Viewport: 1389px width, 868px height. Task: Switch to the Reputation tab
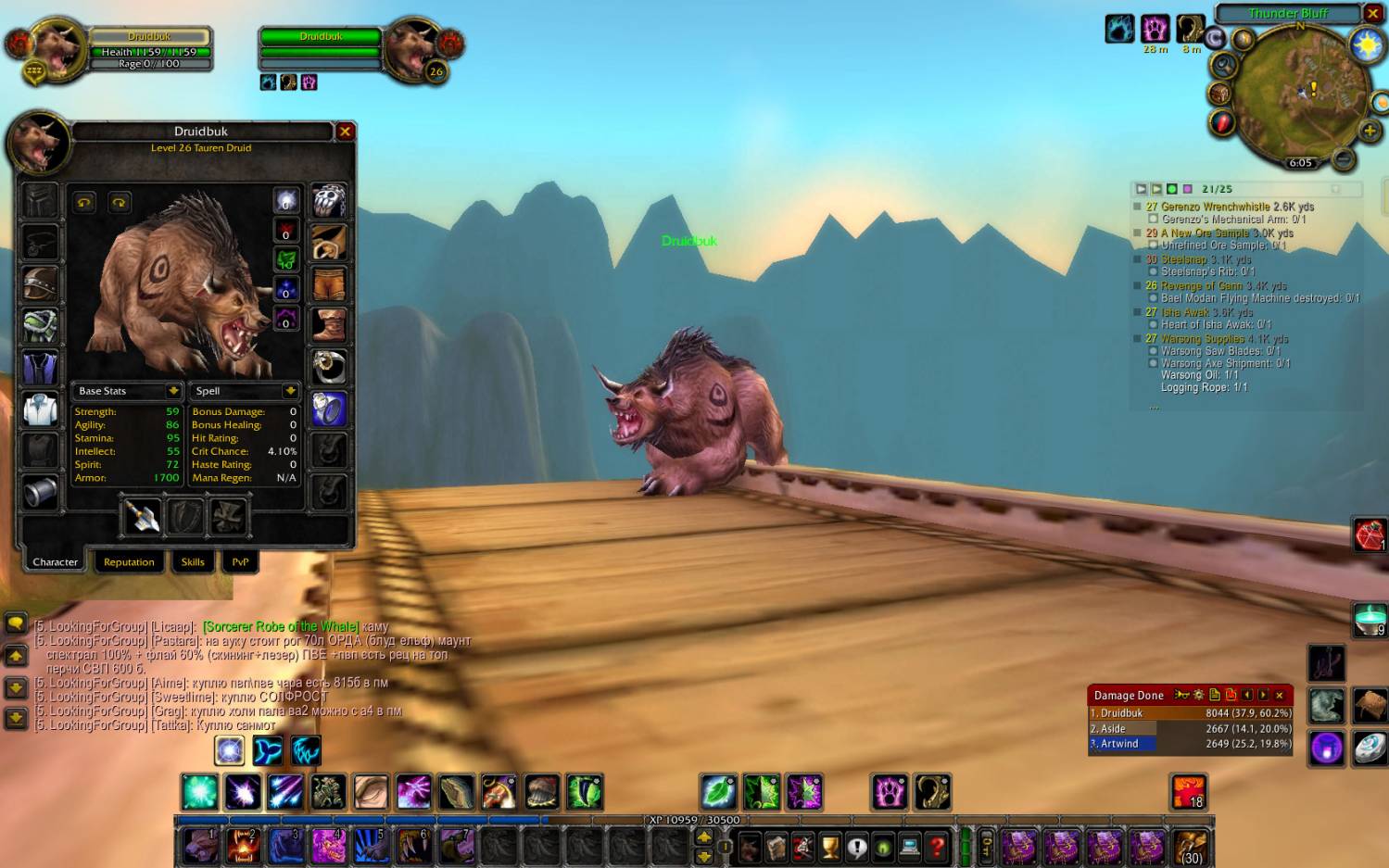(x=129, y=562)
